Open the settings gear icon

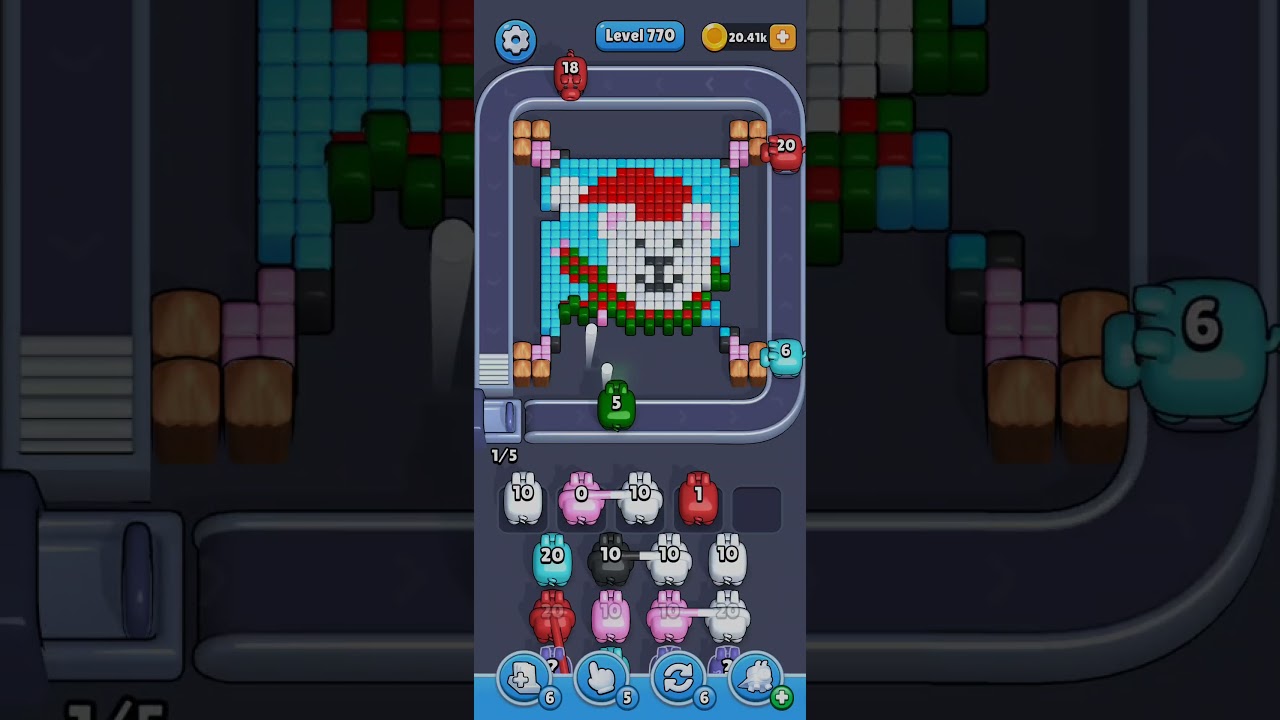516,37
